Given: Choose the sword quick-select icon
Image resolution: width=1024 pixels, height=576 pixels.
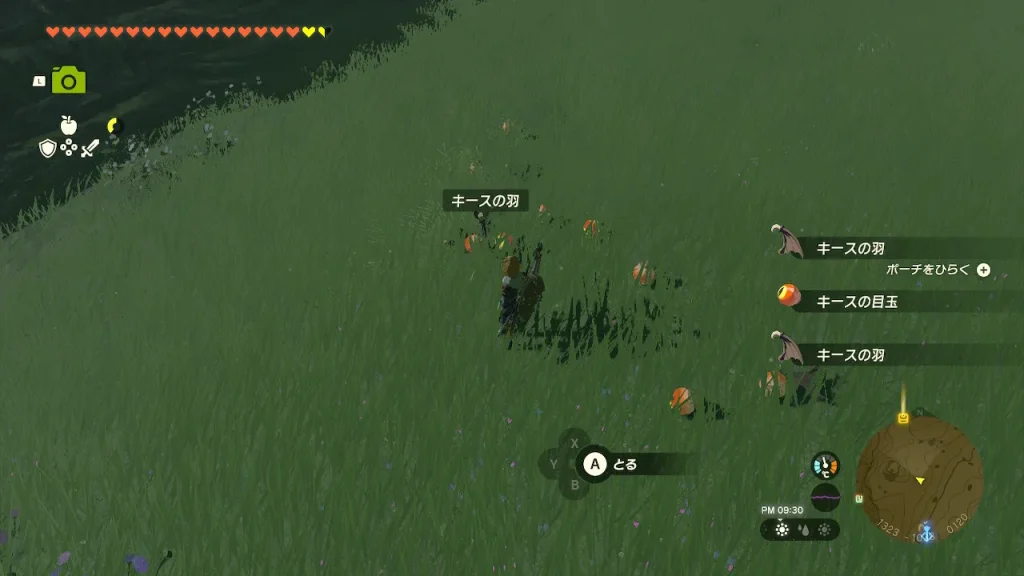Looking at the screenshot, I should tap(90, 148).
